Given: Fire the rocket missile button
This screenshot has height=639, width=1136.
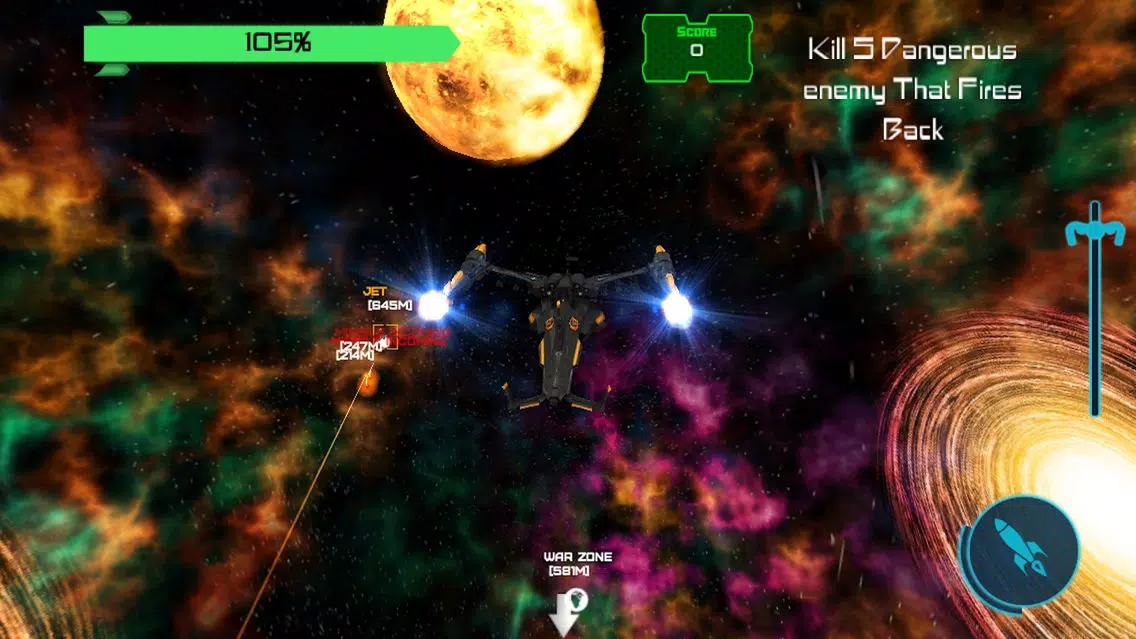Looking at the screenshot, I should 1025,549.
